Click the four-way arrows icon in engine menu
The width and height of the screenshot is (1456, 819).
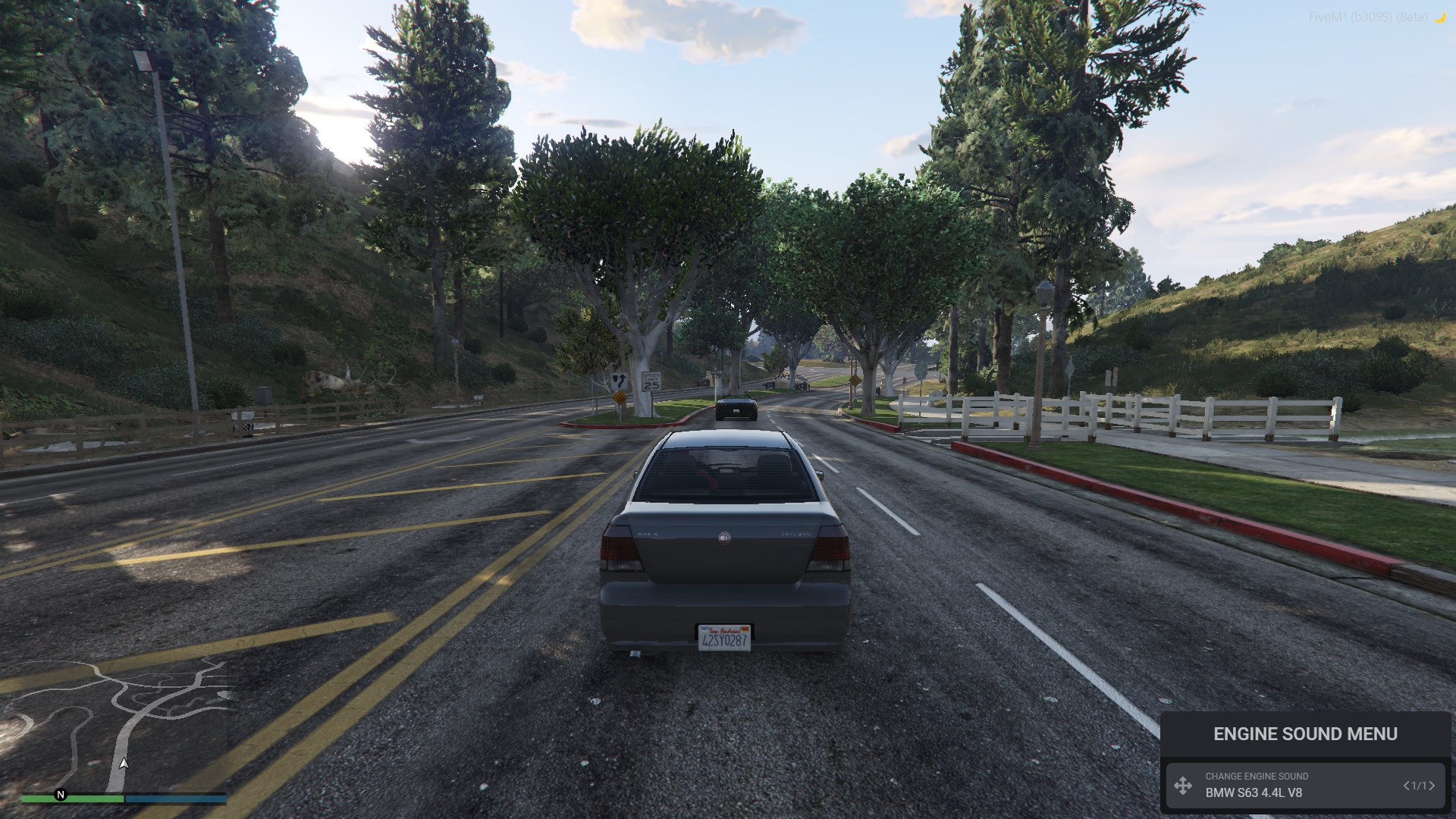[x=1183, y=786]
